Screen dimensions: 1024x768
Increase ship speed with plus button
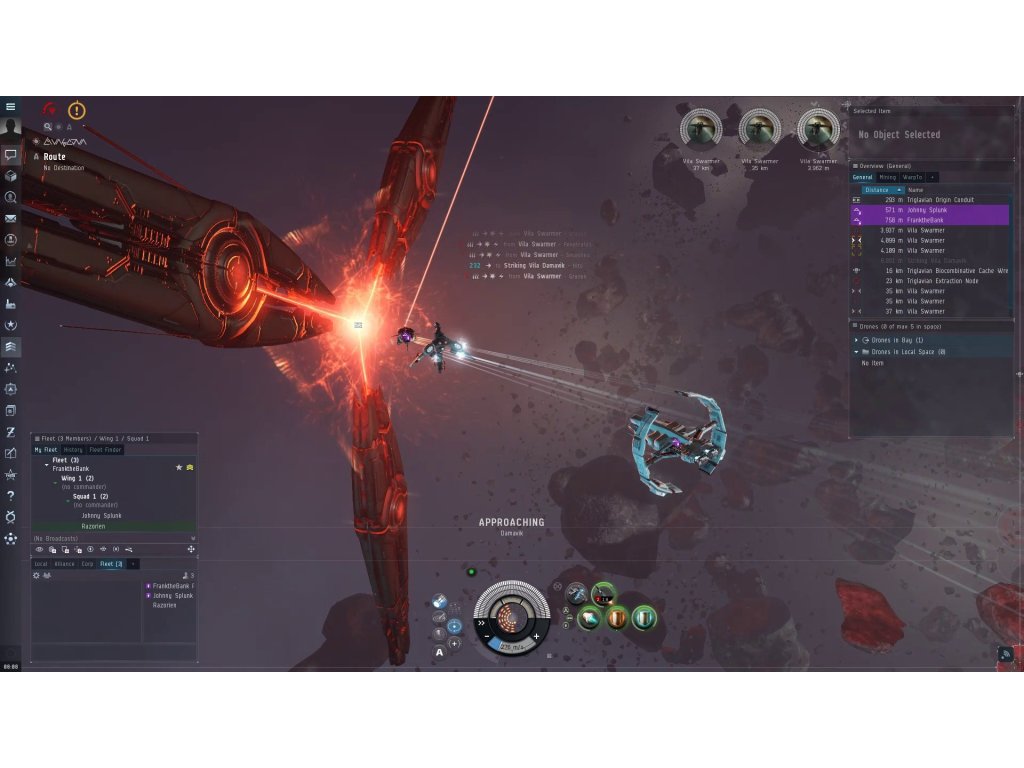[x=537, y=636]
